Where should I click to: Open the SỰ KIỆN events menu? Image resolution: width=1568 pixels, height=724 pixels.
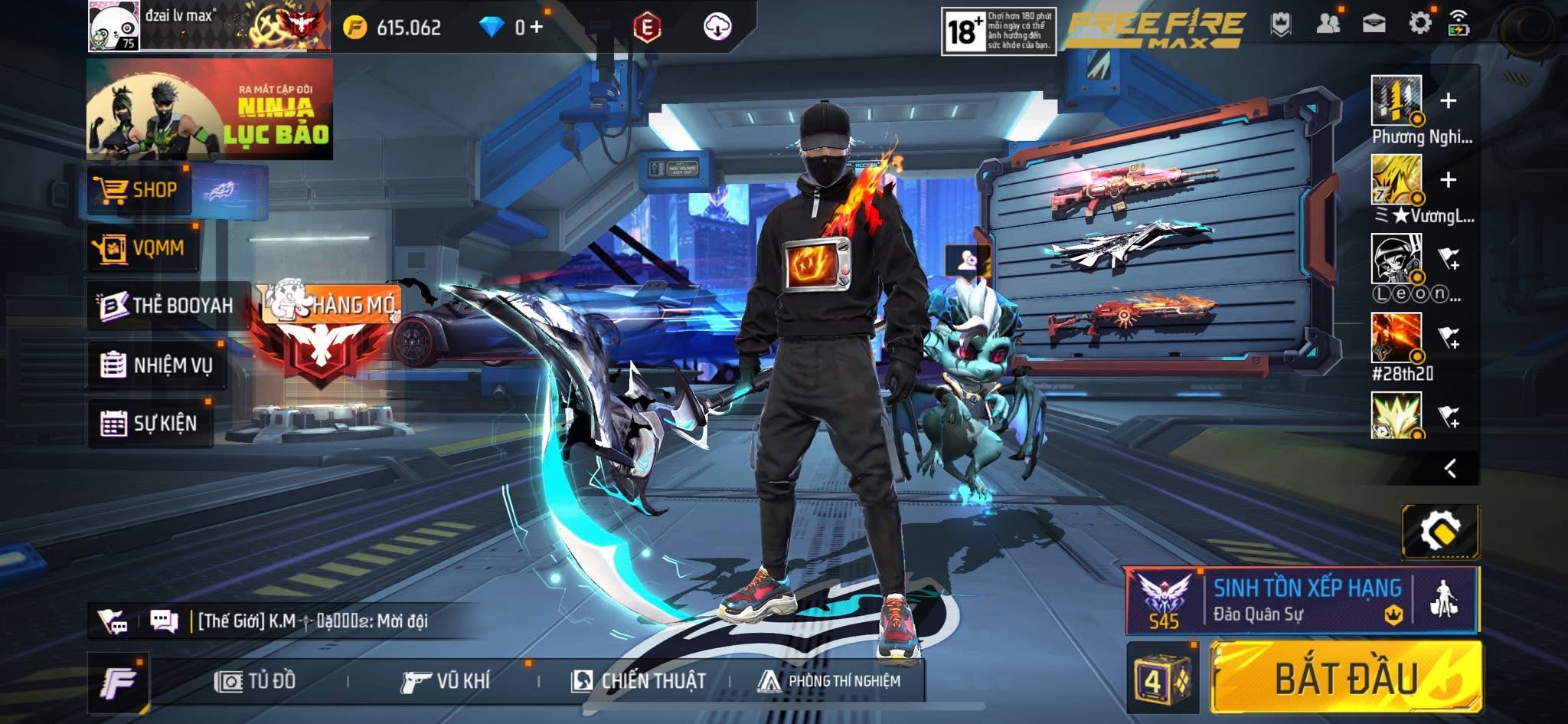click(150, 423)
